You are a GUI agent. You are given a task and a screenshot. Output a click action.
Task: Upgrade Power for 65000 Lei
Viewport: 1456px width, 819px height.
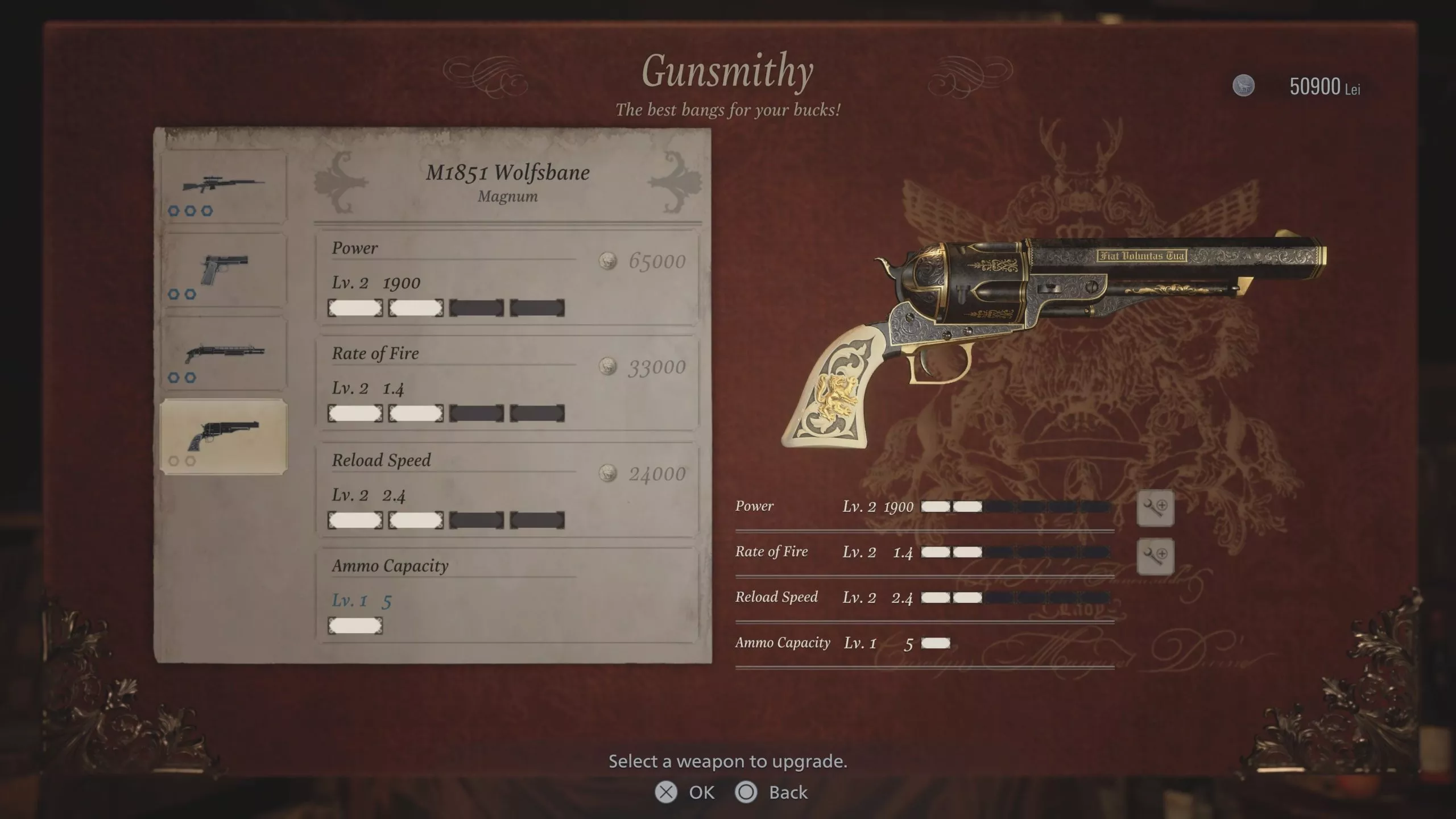[x=507, y=278]
